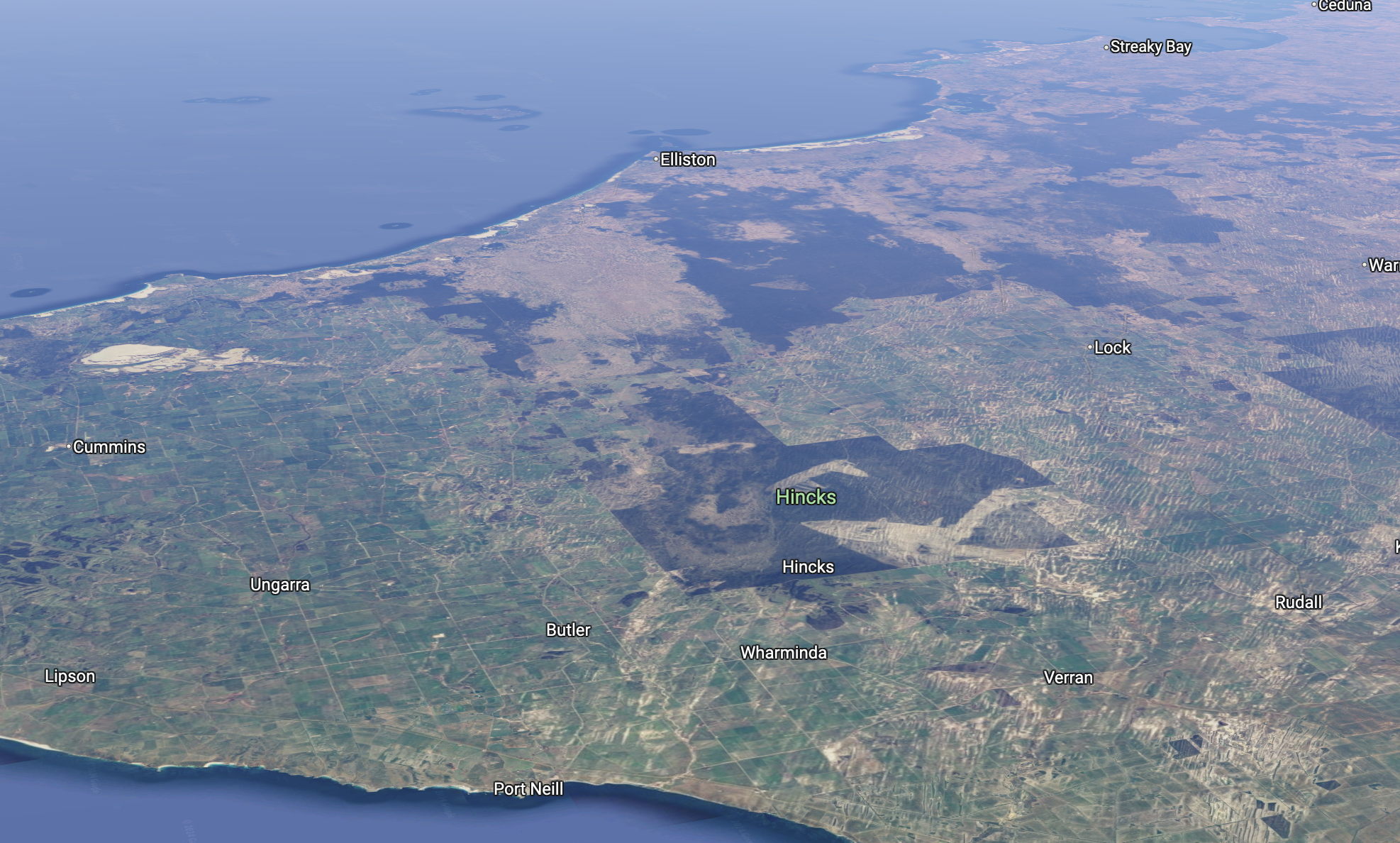Click the Port Neill coastal label

[528, 789]
